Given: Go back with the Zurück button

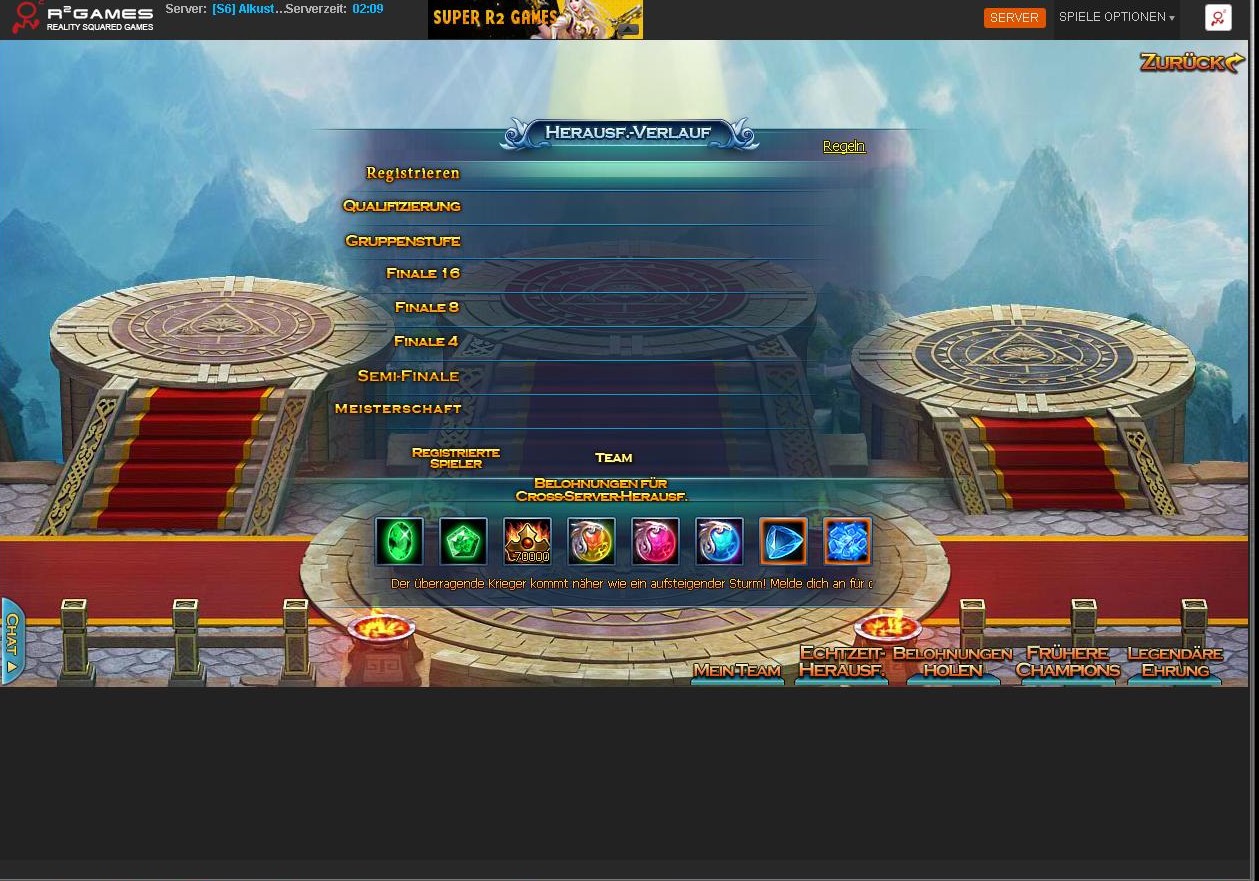Looking at the screenshot, I should 1191,63.
